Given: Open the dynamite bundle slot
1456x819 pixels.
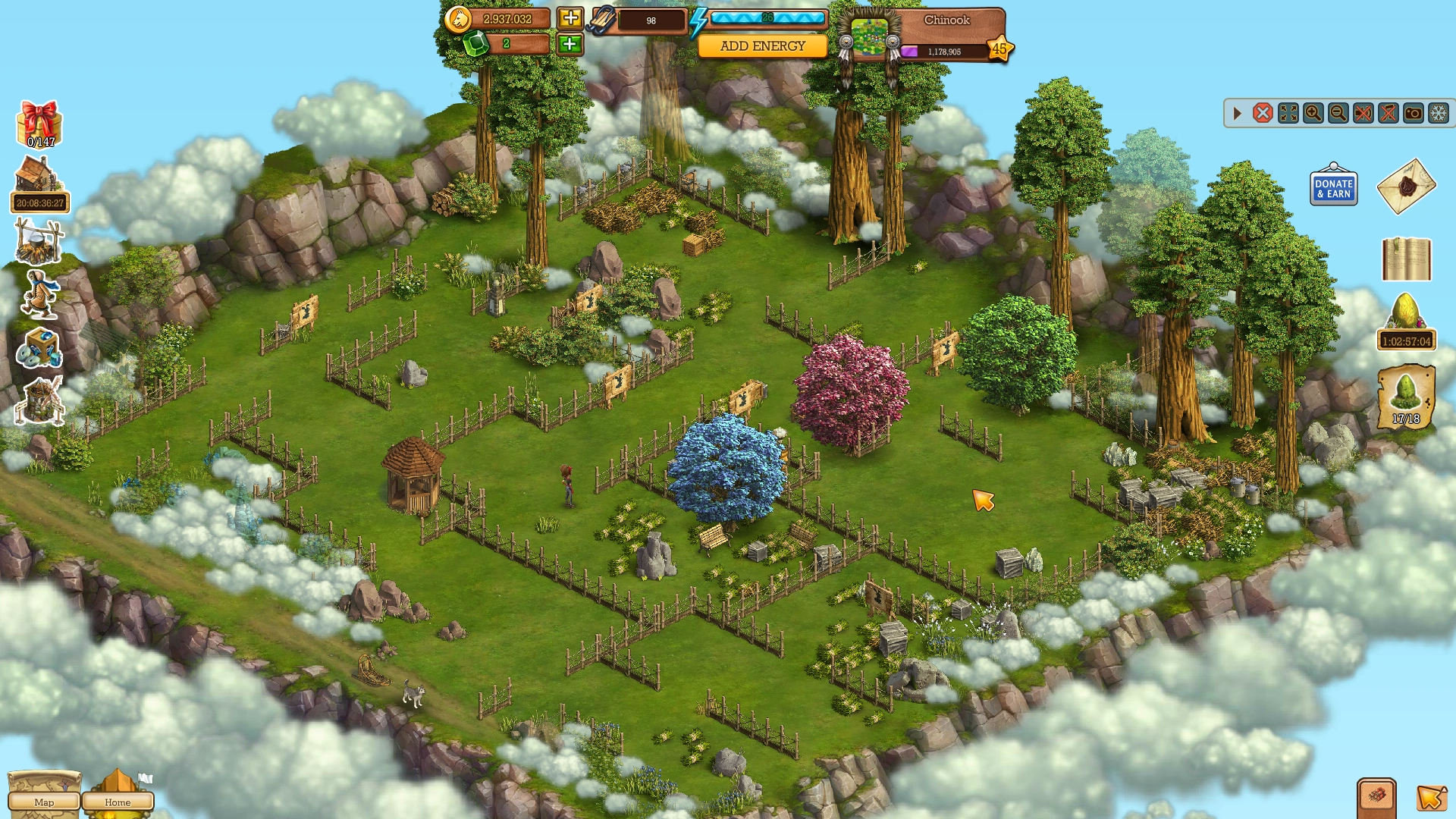Looking at the screenshot, I should [1376, 796].
